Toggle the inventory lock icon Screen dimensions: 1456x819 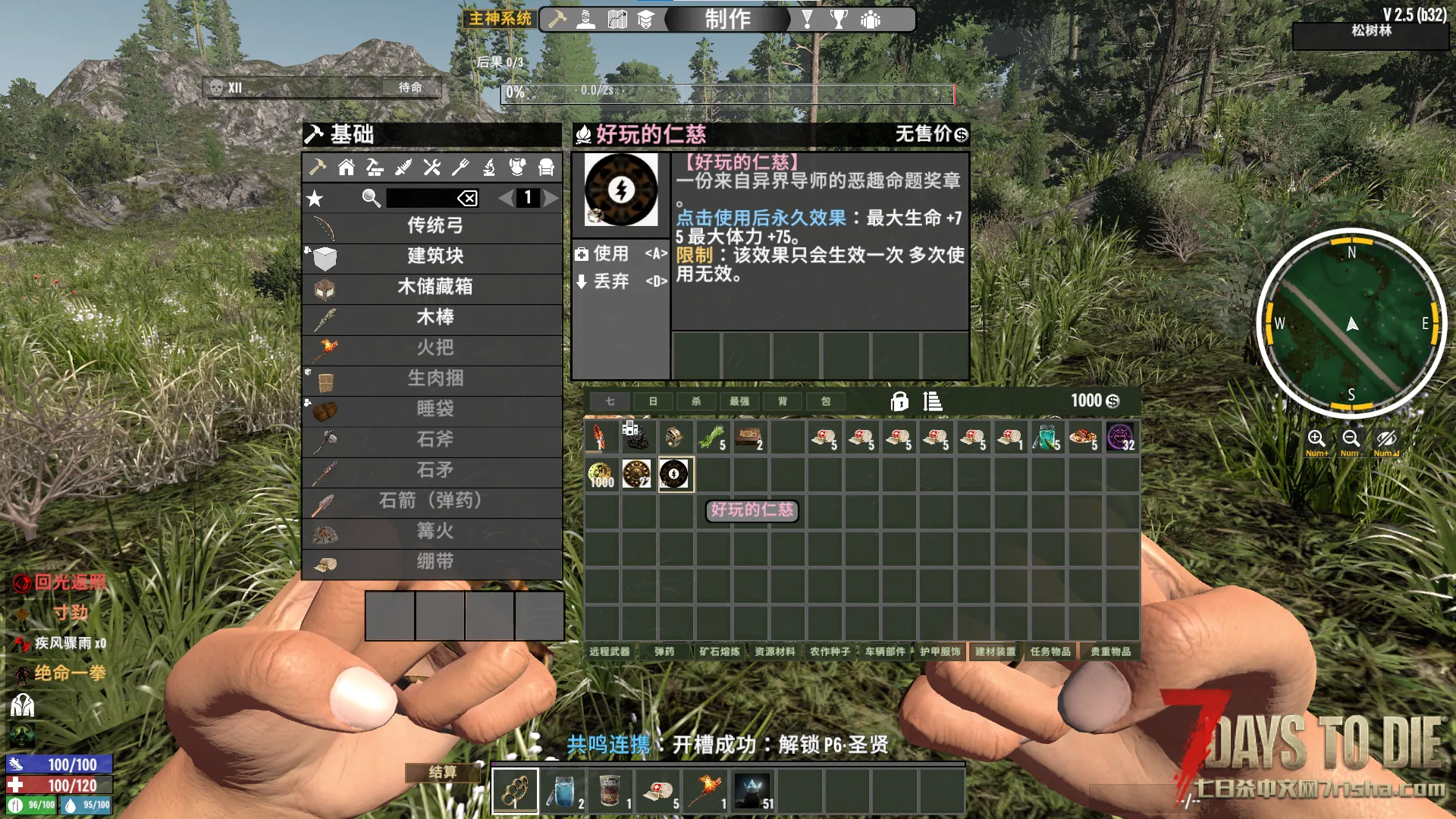coord(899,401)
